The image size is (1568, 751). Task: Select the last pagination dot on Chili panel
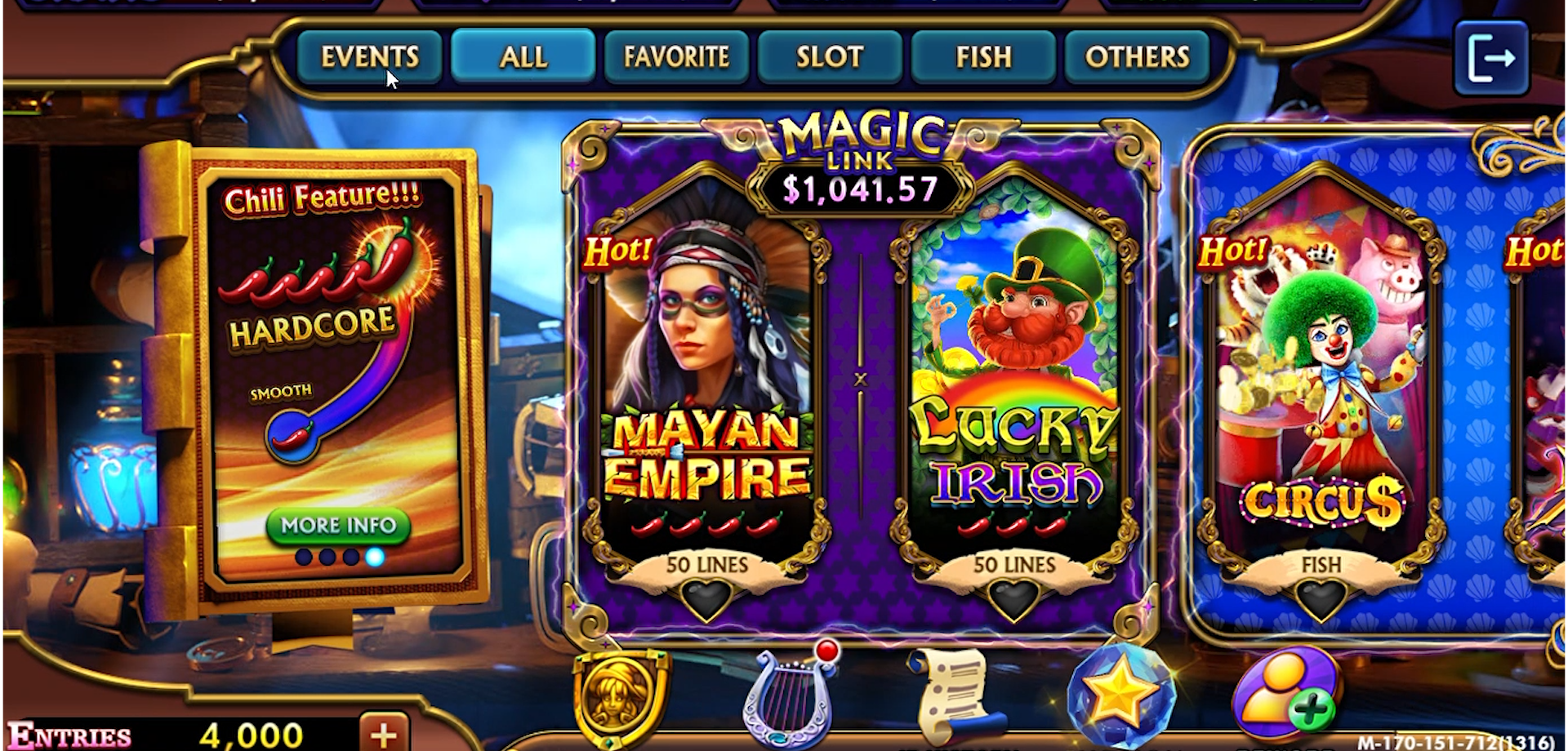(x=375, y=557)
